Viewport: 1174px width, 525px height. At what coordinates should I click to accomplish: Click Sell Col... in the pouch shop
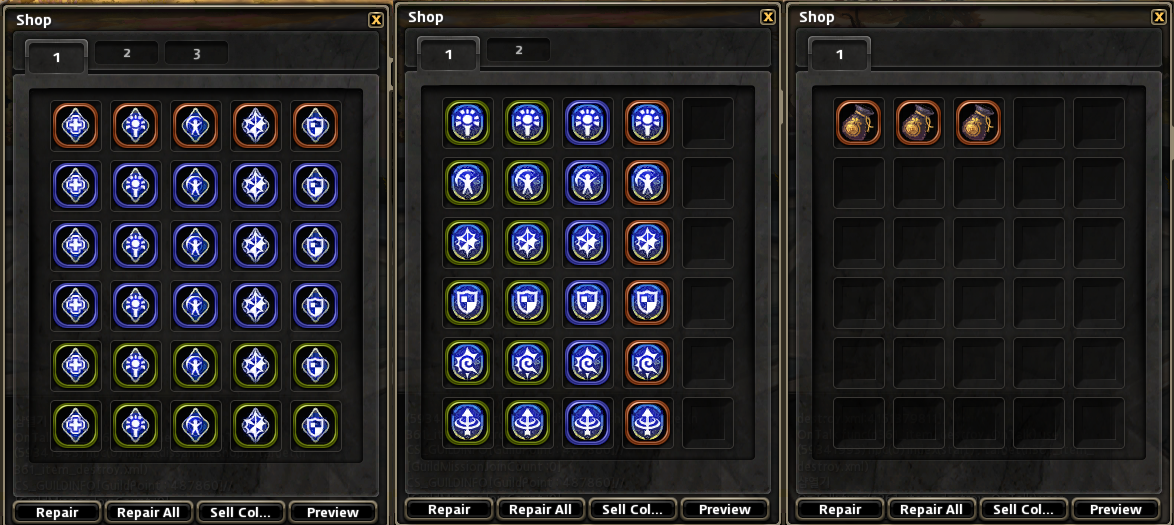click(1024, 510)
